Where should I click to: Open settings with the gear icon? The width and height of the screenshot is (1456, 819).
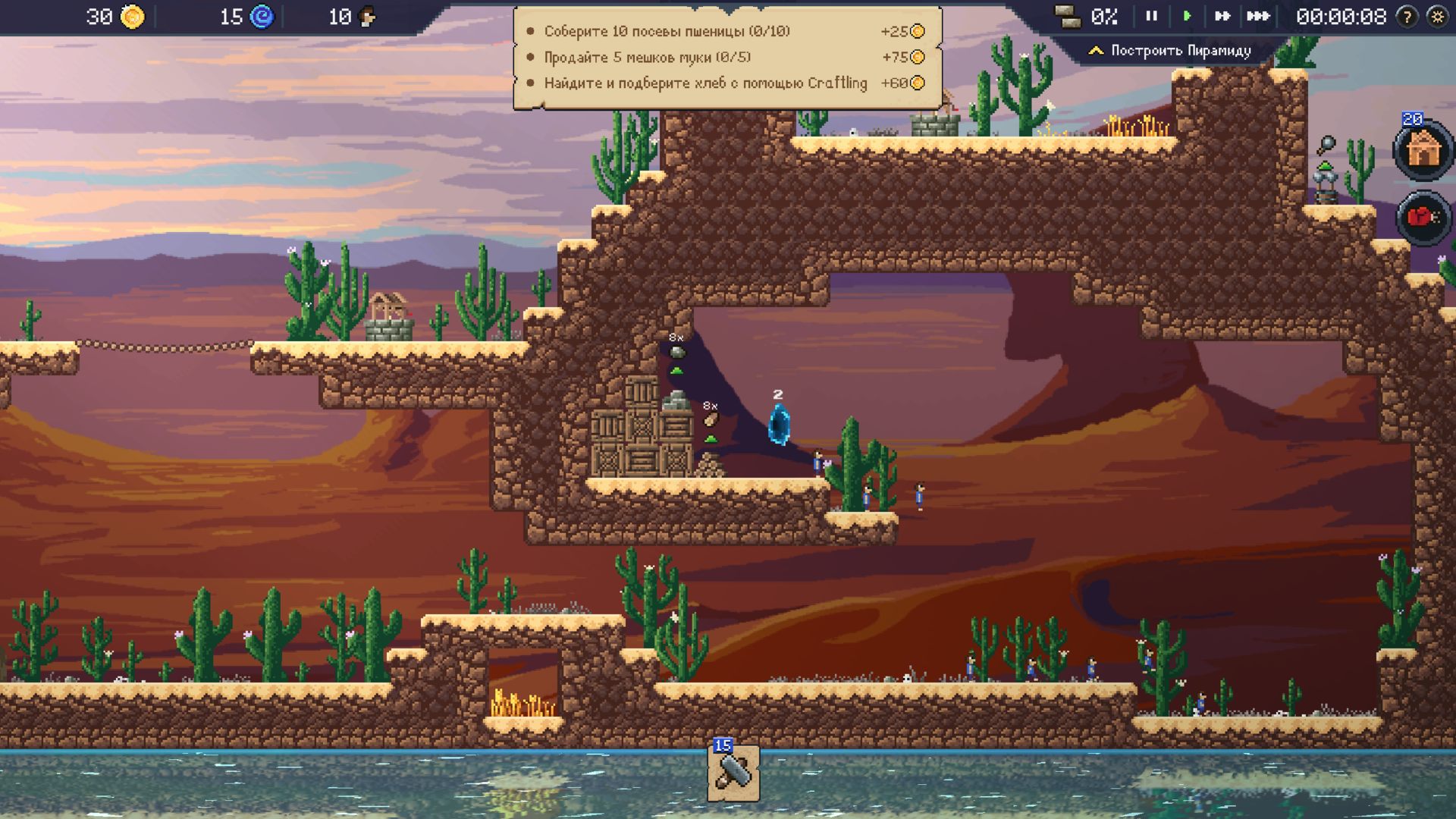(x=1437, y=17)
